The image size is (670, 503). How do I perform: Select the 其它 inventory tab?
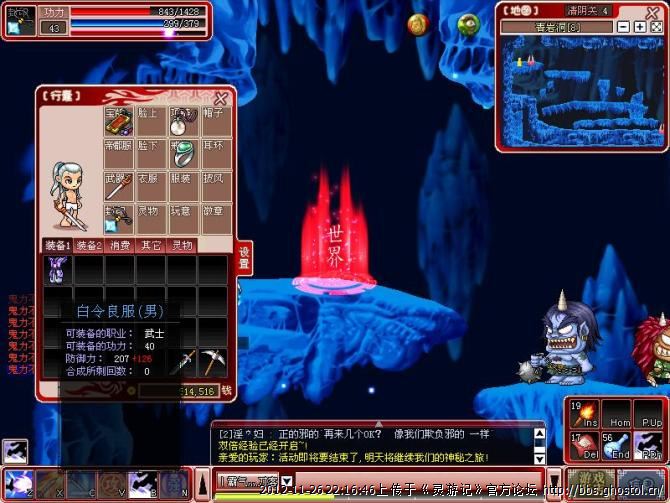click(x=151, y=246)
